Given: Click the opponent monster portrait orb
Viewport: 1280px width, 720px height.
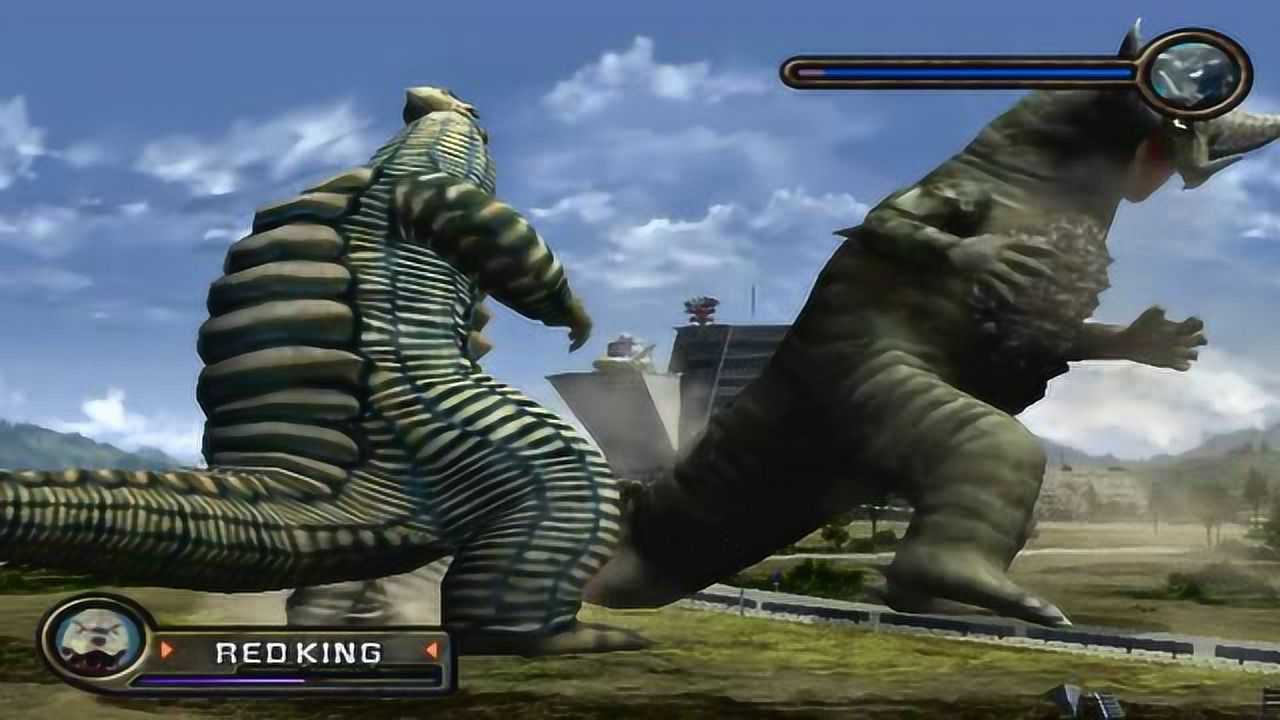Looking at the screenshot, I should pyautogui.click(x=1194, y=73).
